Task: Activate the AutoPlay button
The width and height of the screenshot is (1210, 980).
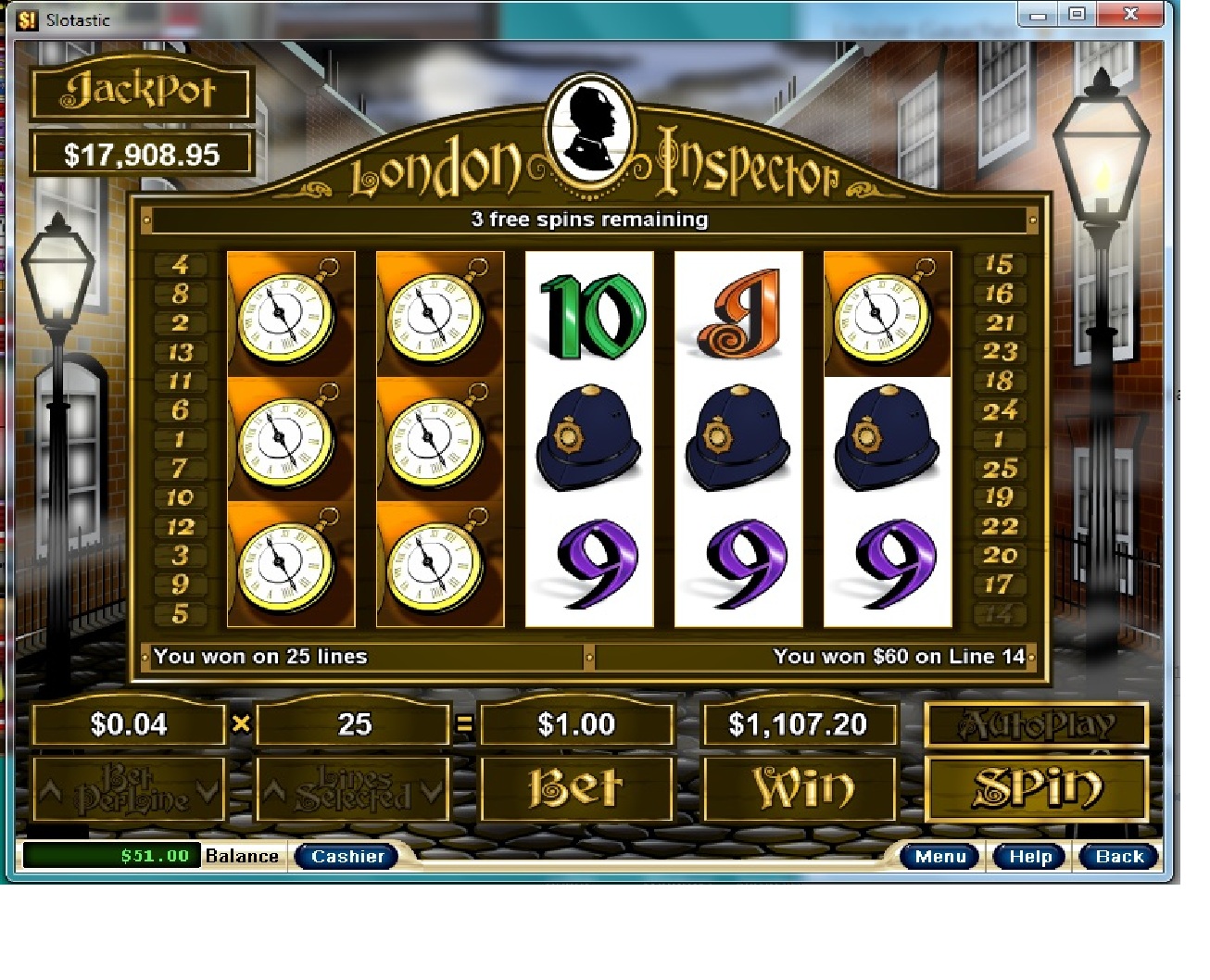Action: [x=1037, y=724]
